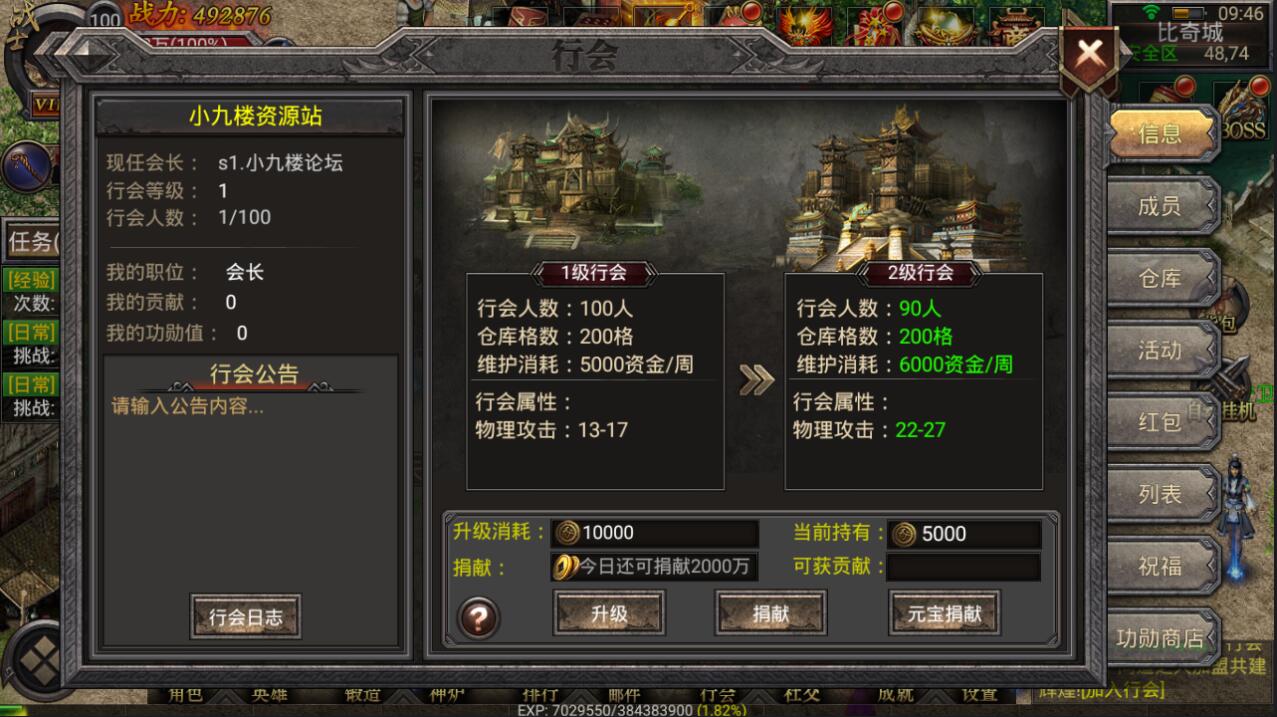Open the 成员 members tab
The width and height of the screenshot is (1277, 717).
1159,206
